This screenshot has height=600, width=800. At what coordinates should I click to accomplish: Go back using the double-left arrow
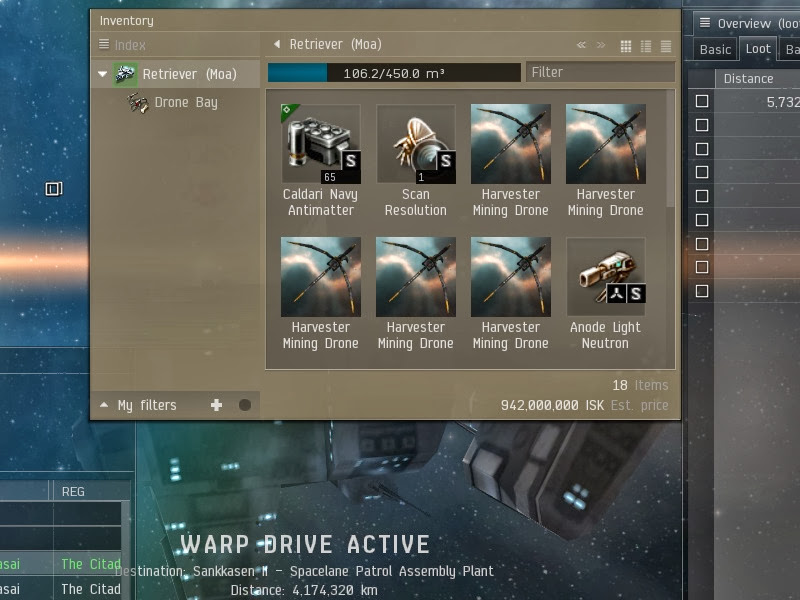pyautogui.click(x=581, y=45)
